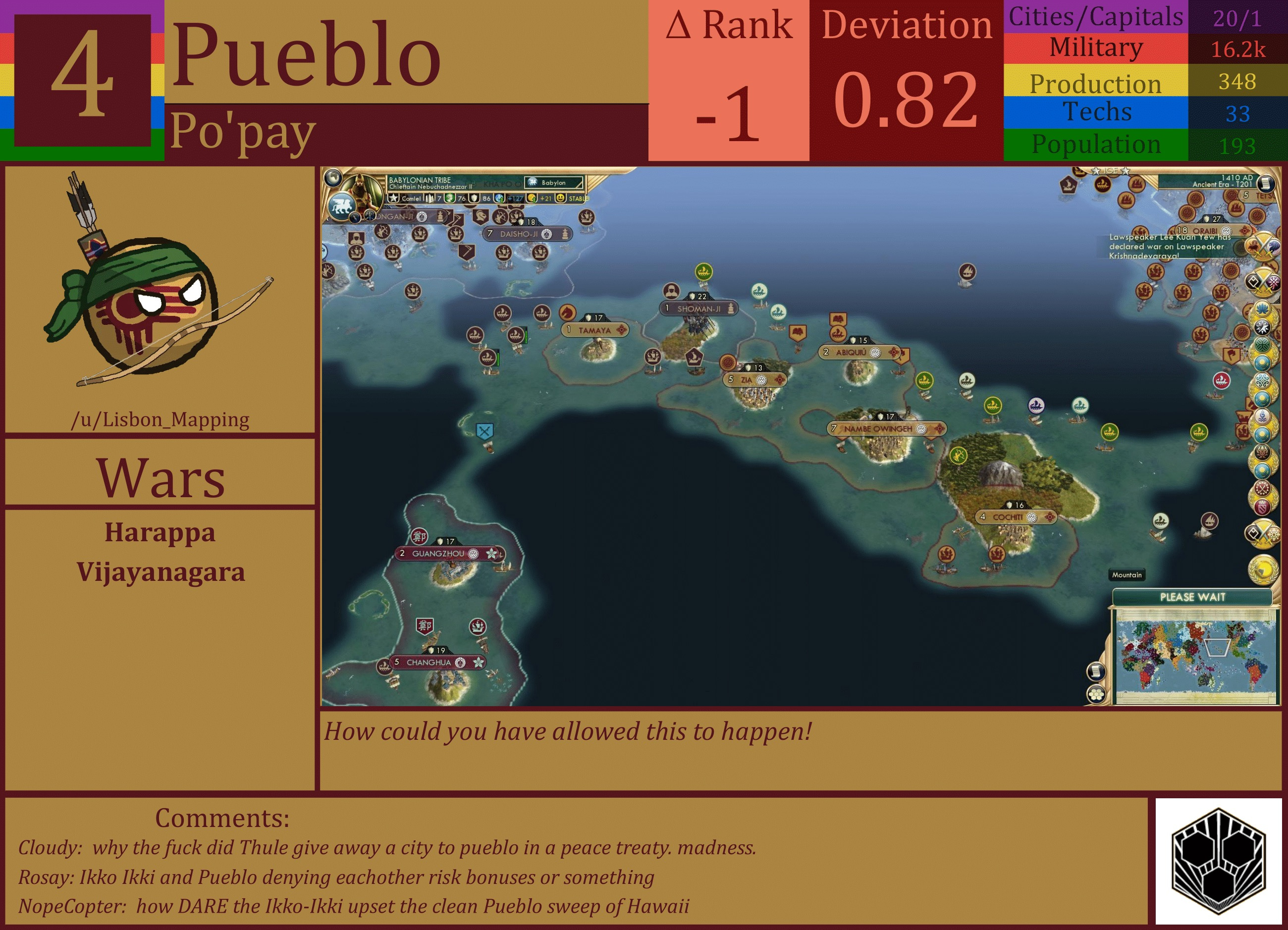Toggle the hex grid overlay beside the minimap
Image resolution: width=1288 pixels, height=930 pixels.
coord(1097,695)
